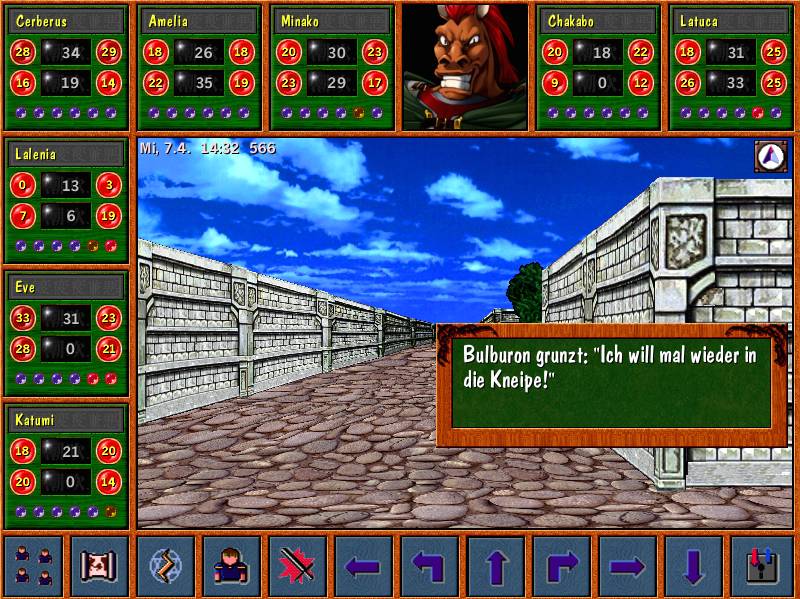Choose Lalenia's character panel

click(x=67, y=200)
